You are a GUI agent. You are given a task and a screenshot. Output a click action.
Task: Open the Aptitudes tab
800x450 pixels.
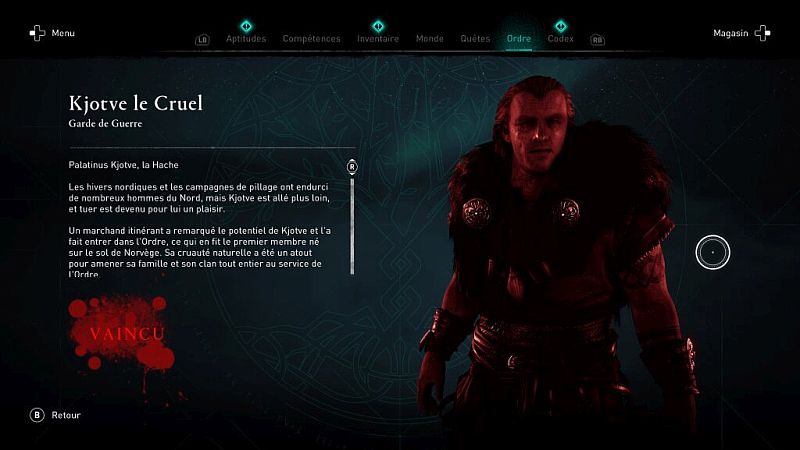point(246,39)
